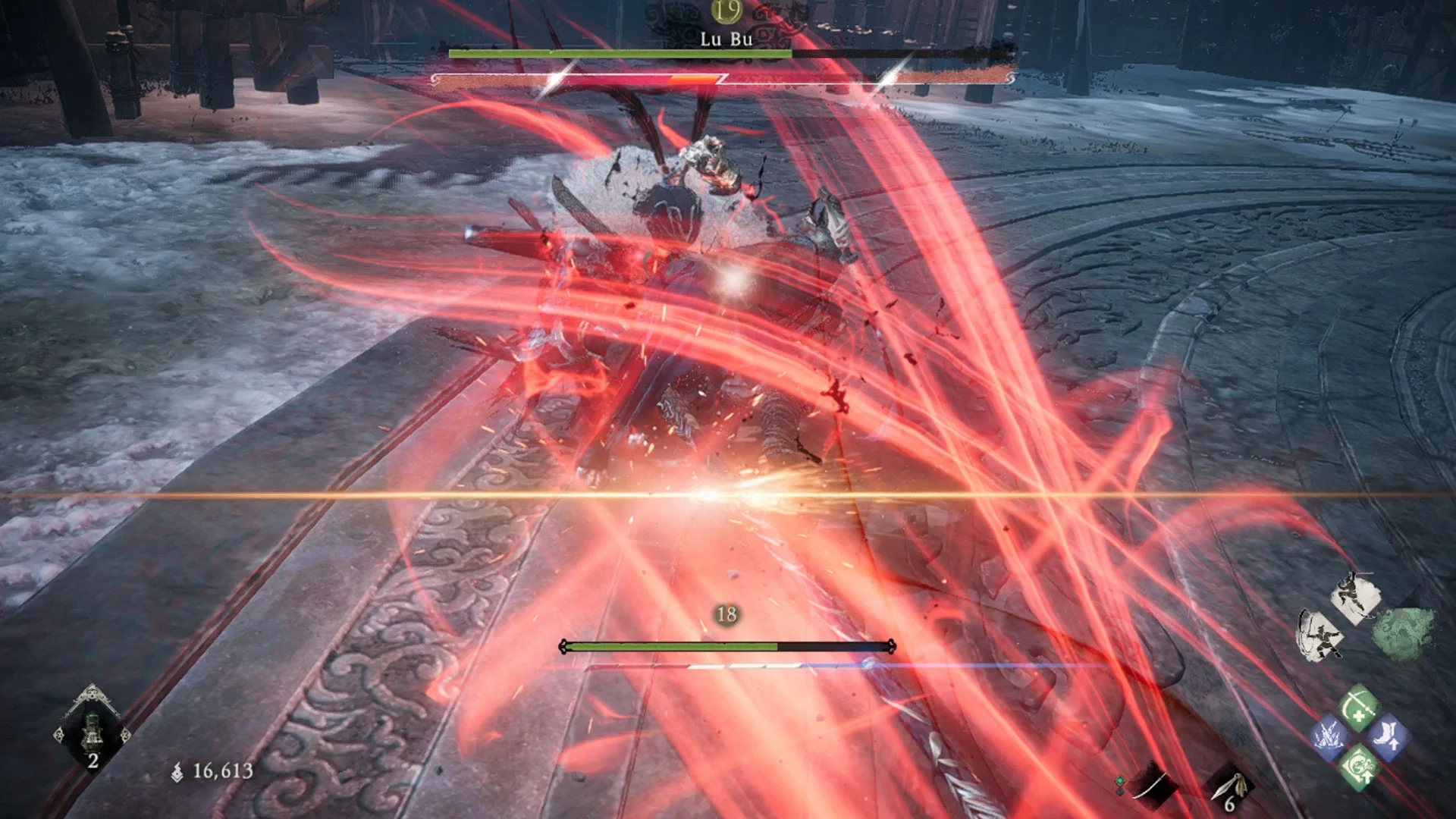Activate the blue boot speed-up spell

(1388, 737)
